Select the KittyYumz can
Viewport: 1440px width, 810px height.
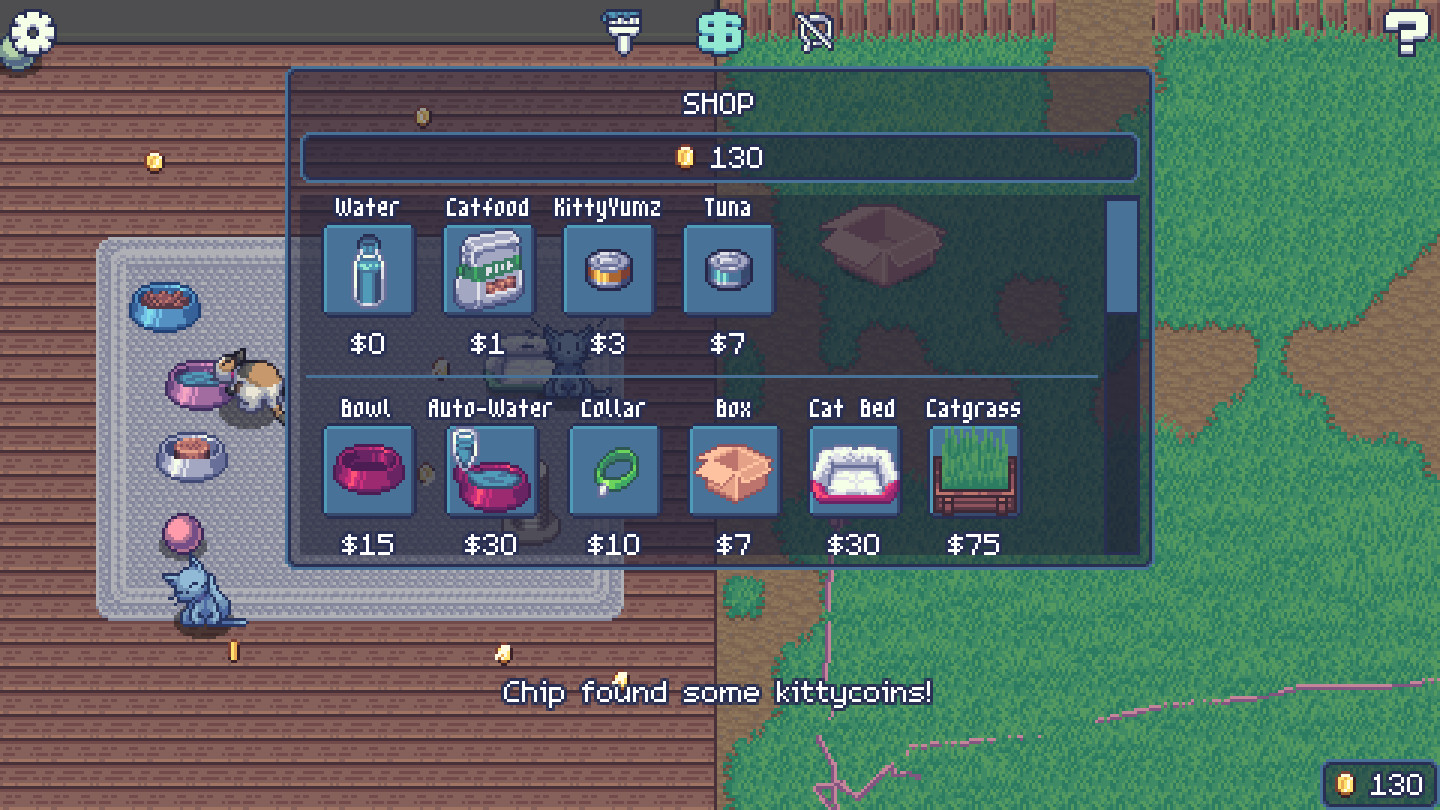tap(609, 269)
